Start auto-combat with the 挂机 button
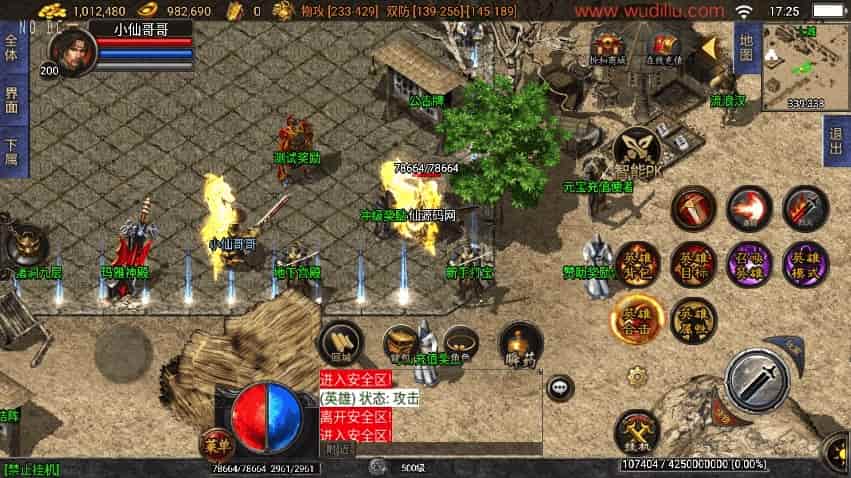This screenshot has width=851, height=478. pos(637,431)
